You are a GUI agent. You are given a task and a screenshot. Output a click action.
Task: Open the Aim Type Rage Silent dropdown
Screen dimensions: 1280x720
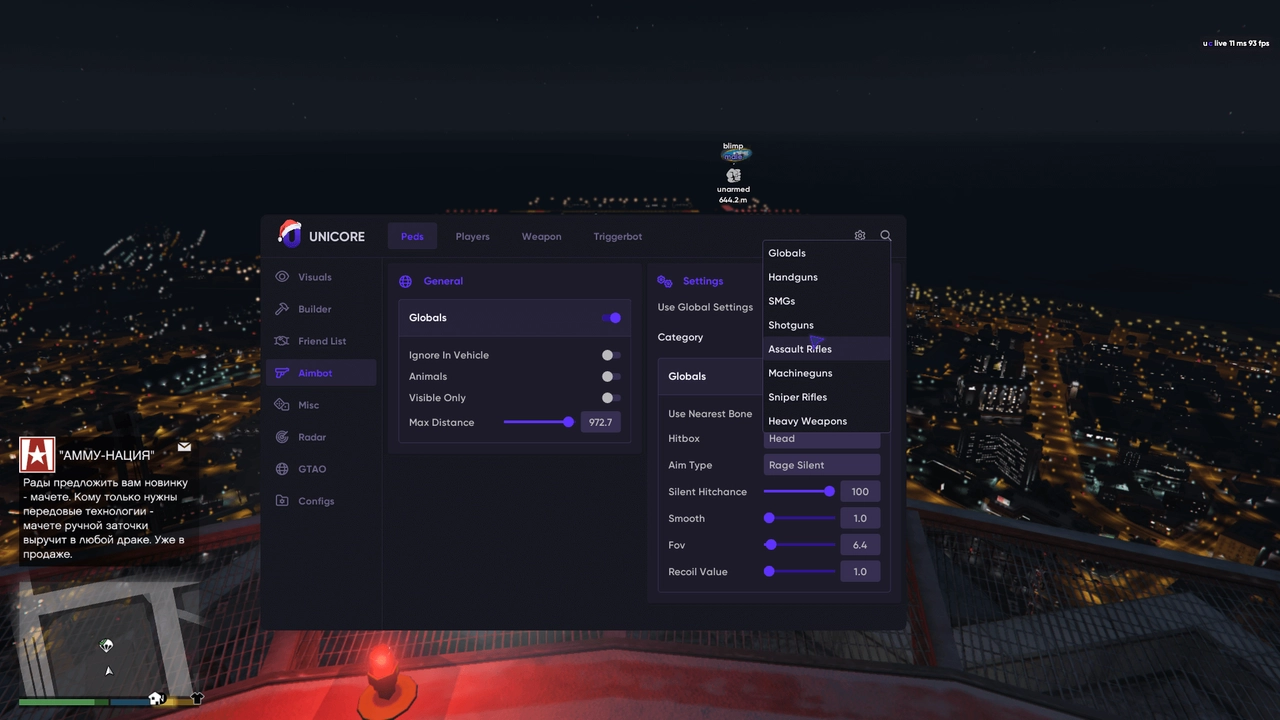pyautogui.click(x=821, y=465)
